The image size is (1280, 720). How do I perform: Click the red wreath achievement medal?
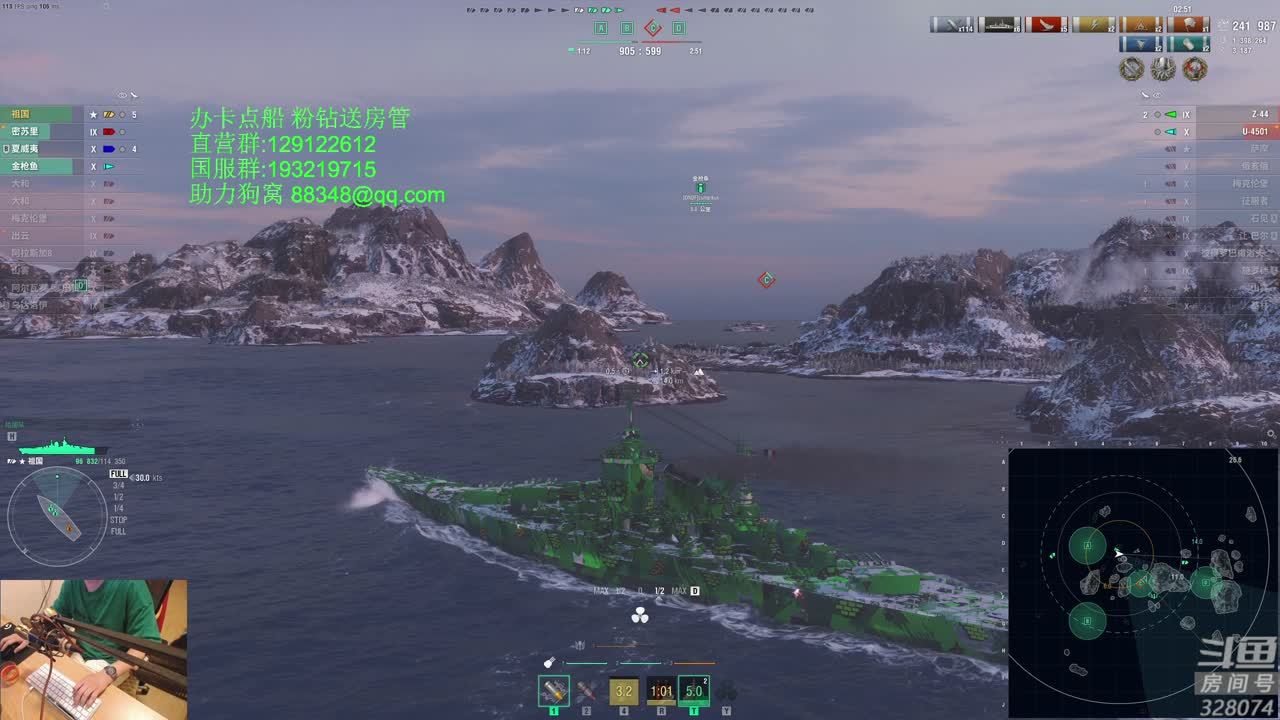pyautogui.click(x=1194, y=69)
